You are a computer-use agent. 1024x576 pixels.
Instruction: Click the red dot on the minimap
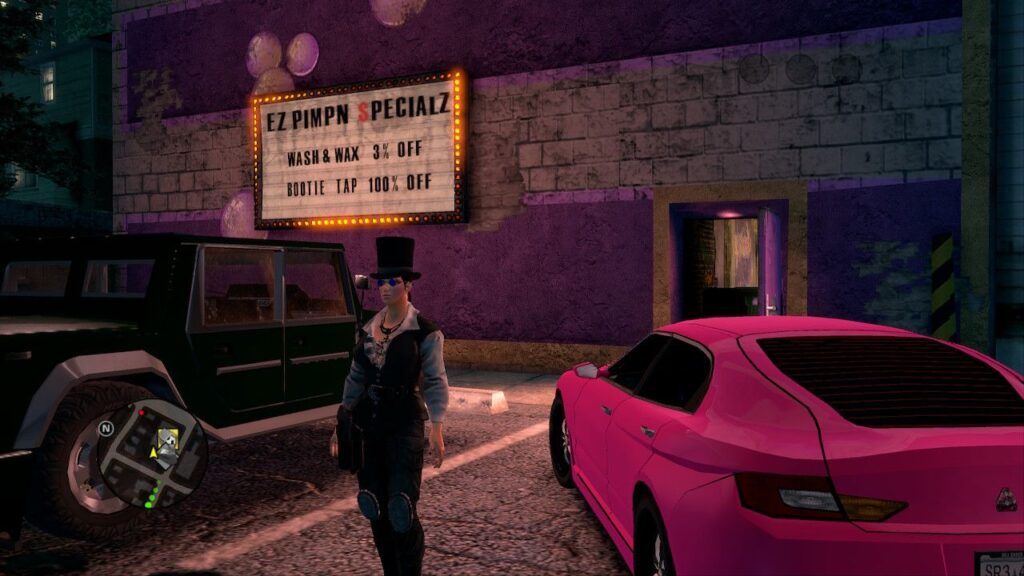pos(142,412)
